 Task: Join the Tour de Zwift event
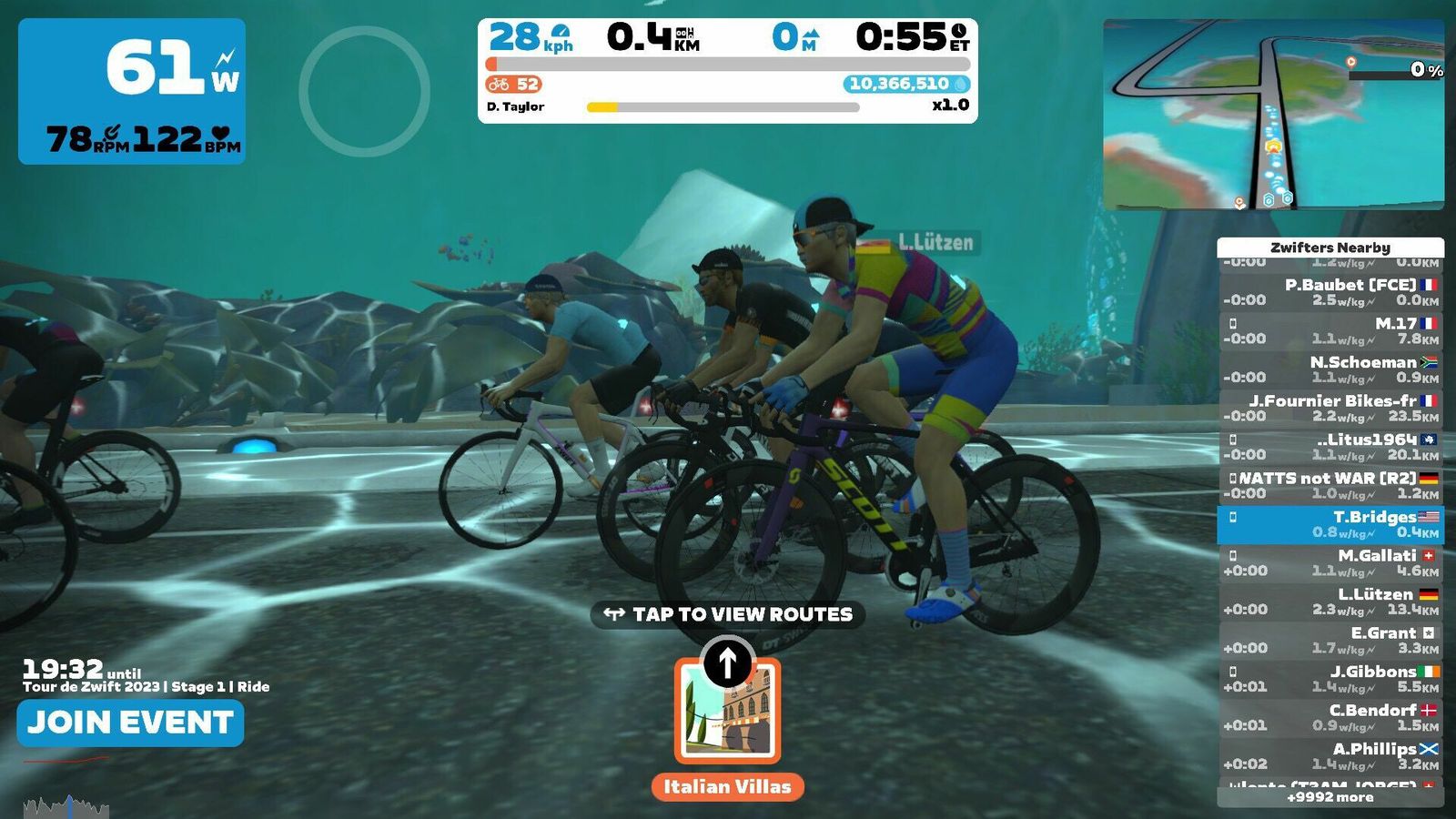coord(130,723)
